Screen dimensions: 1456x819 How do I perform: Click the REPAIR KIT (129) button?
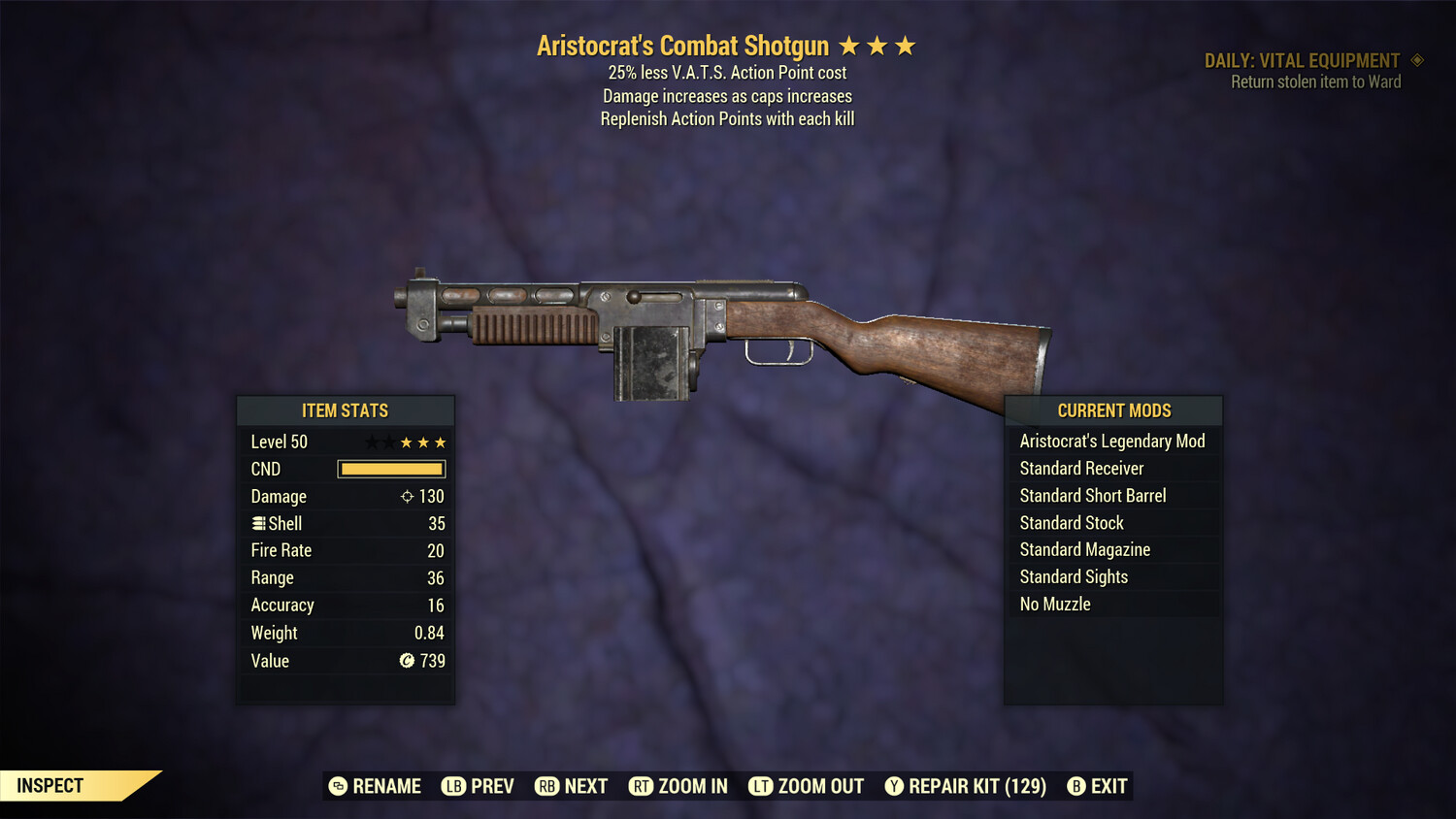click(976, 786)
